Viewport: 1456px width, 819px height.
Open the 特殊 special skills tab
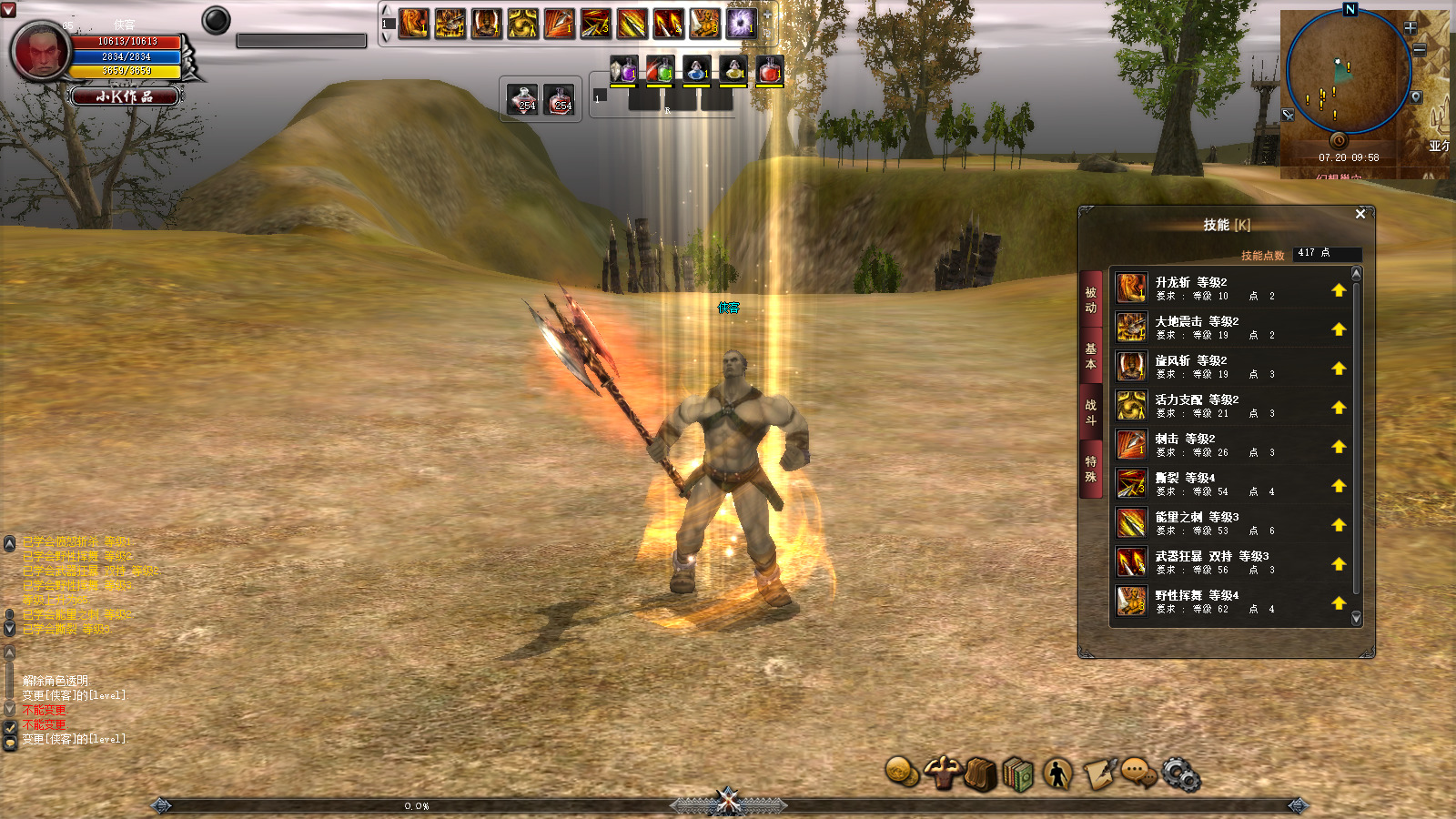[1090, 469]
